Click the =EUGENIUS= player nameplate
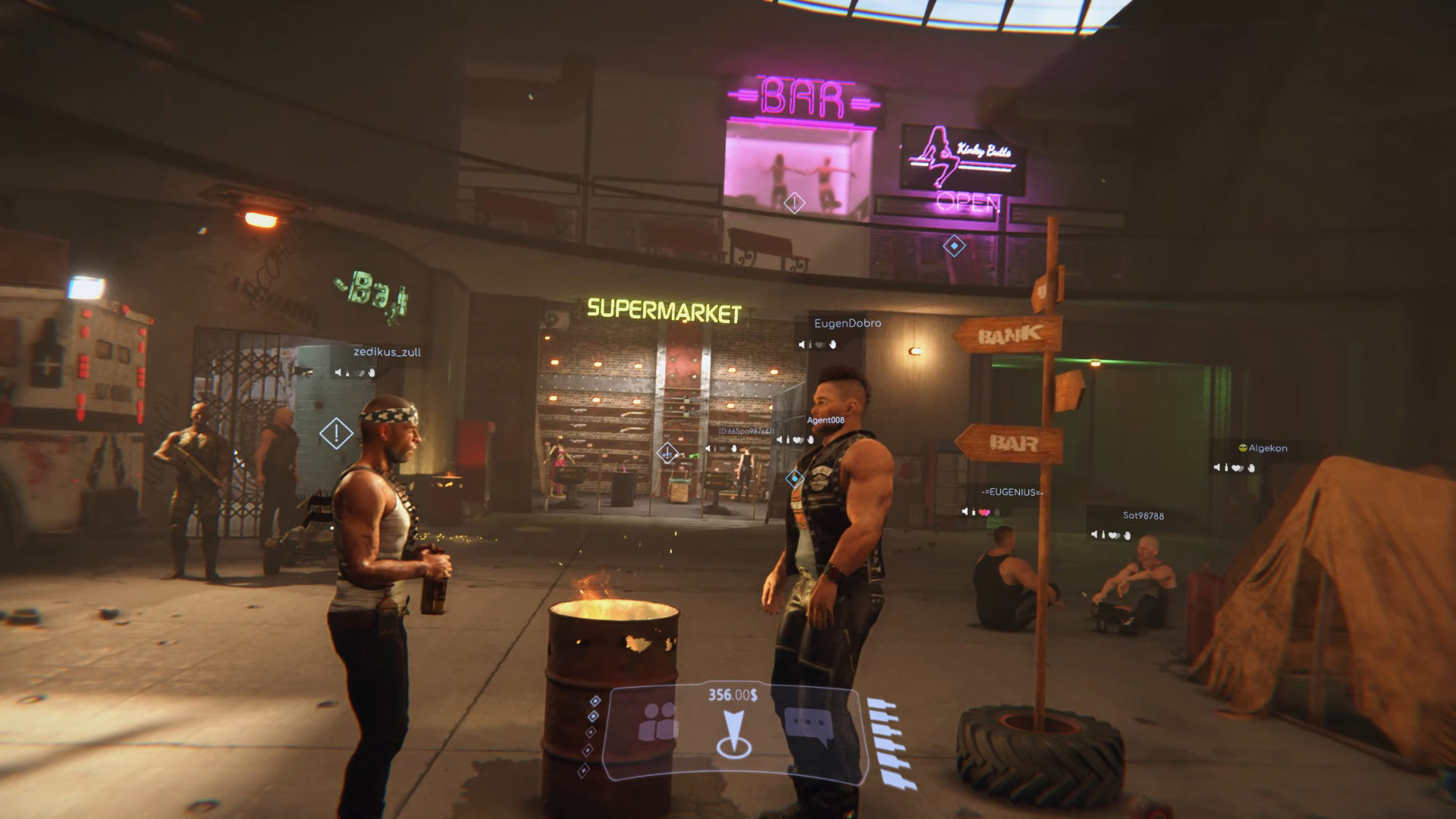1456x819 pixels. pyautogui.click(x=1012, y=492)
